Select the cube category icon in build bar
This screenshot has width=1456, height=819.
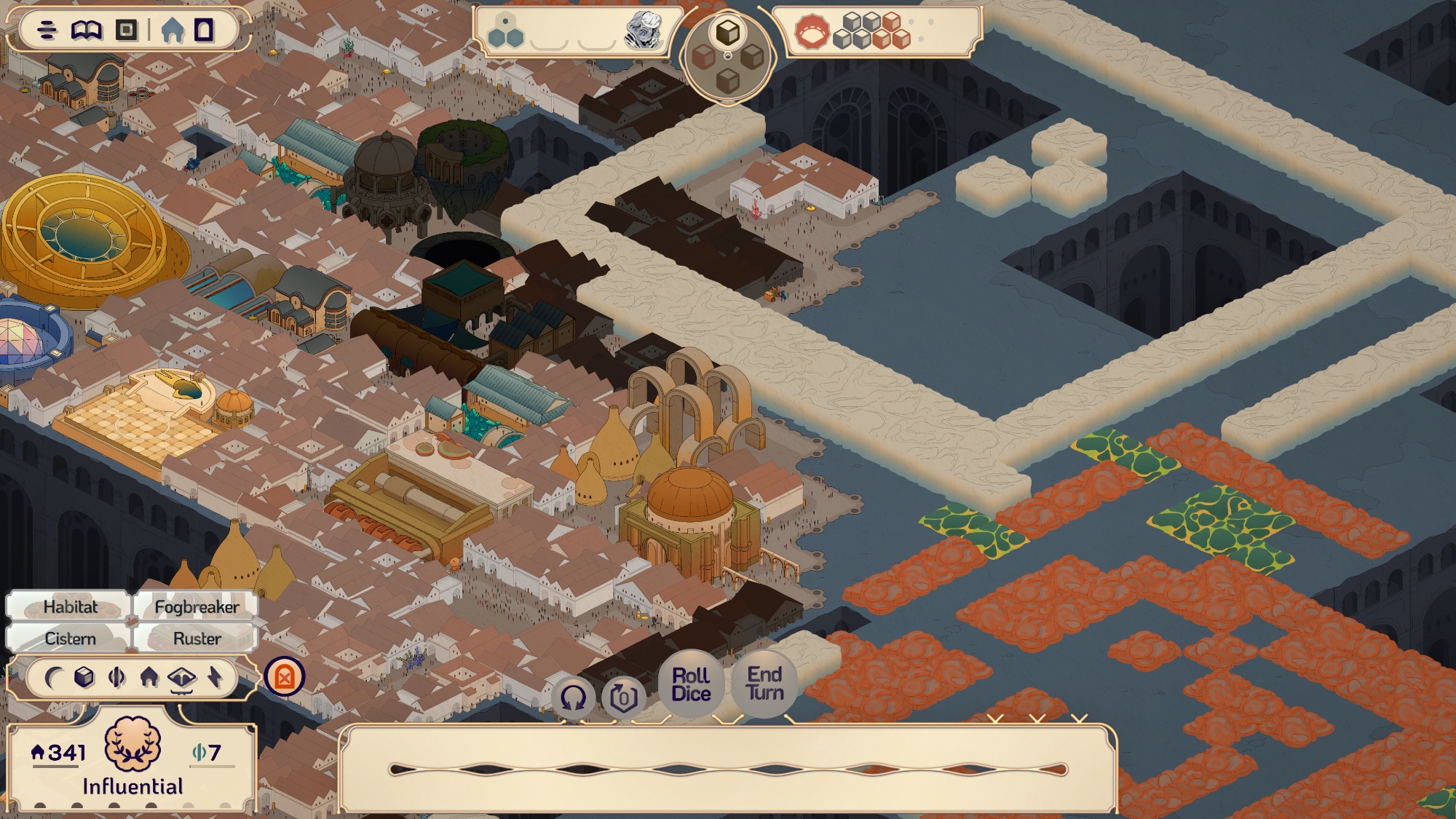(84, 678)
